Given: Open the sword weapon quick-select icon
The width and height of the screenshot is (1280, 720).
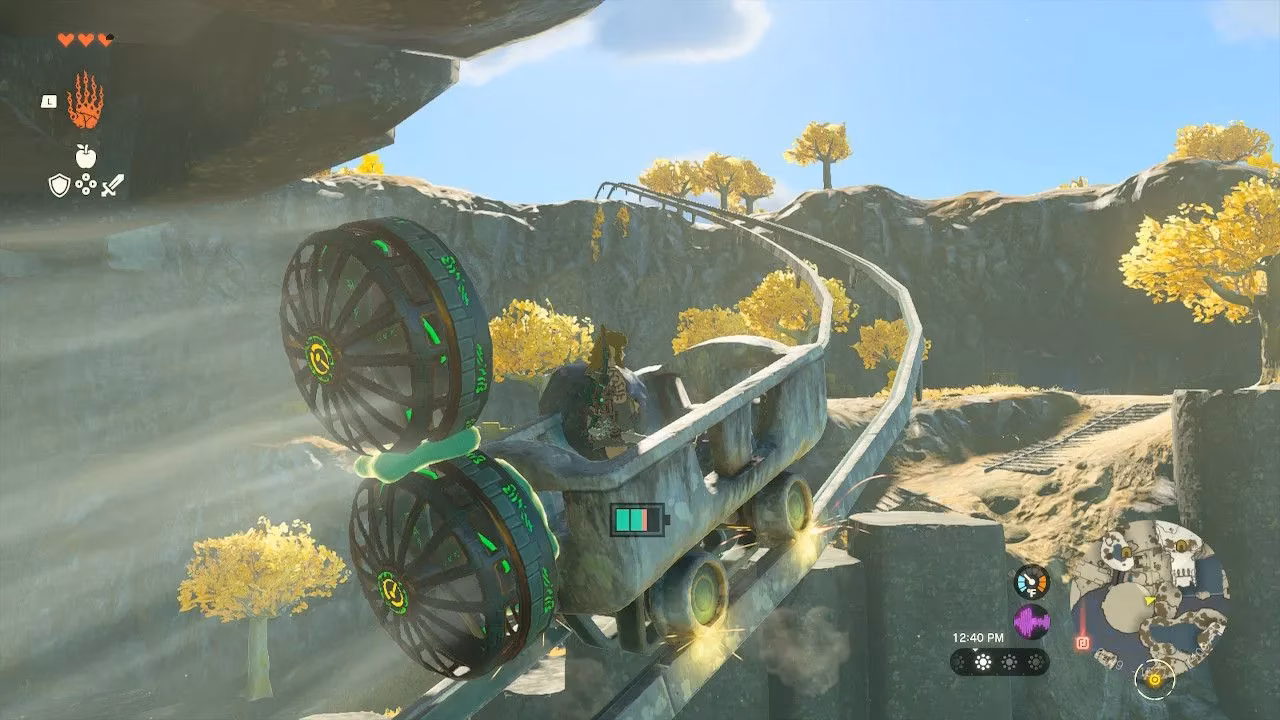Looking at the screenshot, I should [x=112, y=184].
